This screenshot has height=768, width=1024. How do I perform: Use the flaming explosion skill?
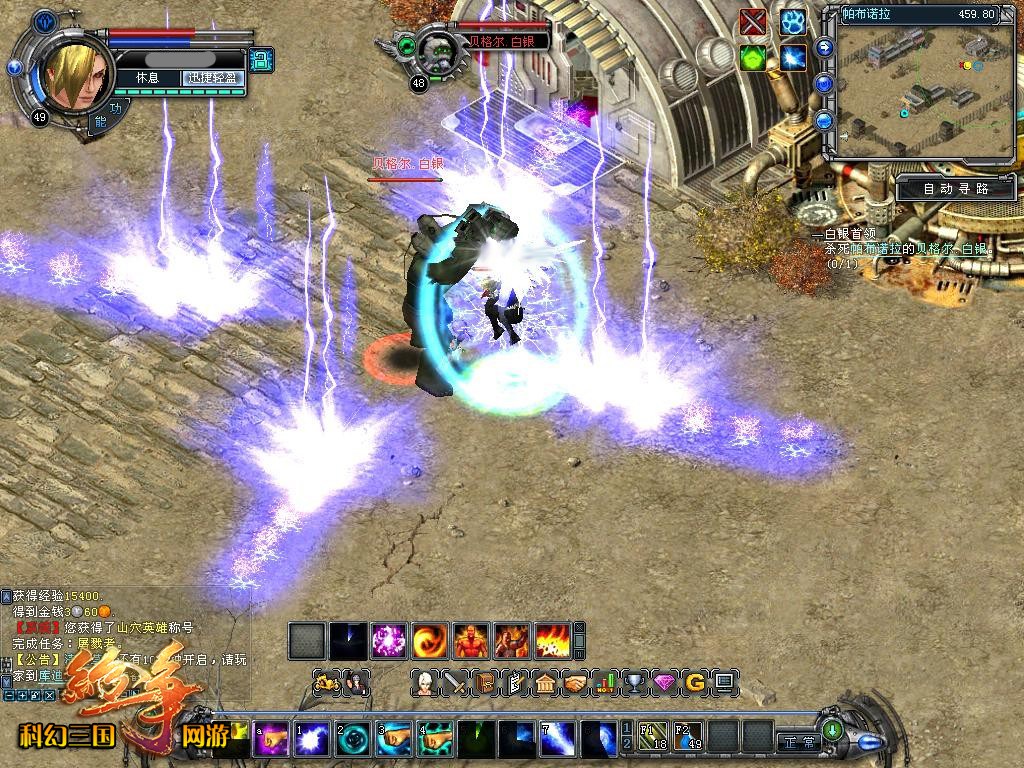tap(553, 639)
